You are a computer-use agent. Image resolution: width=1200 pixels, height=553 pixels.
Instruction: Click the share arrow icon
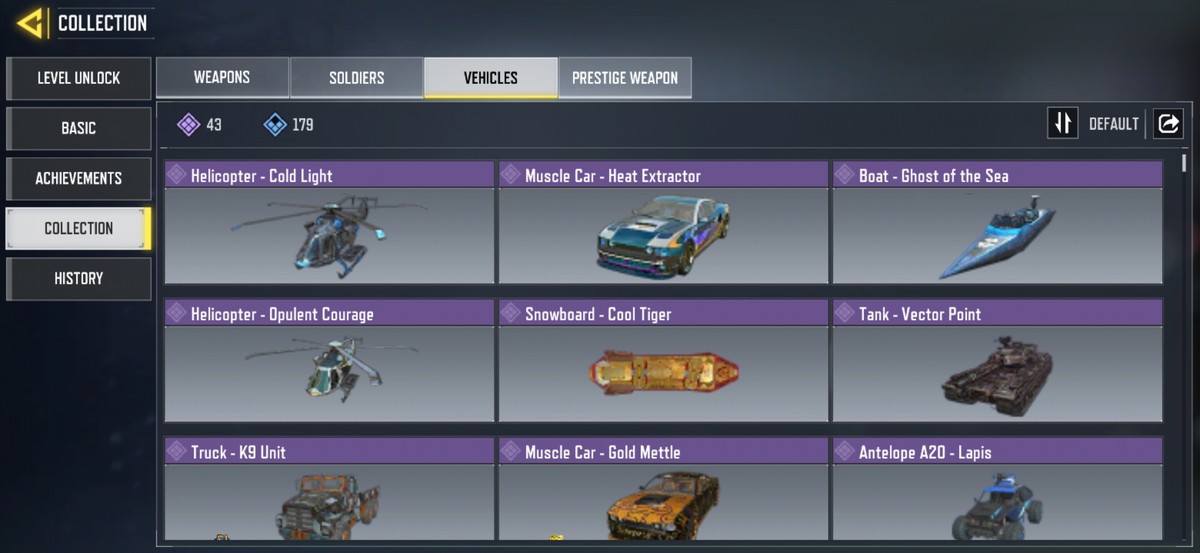click(x=1167, y=124)
